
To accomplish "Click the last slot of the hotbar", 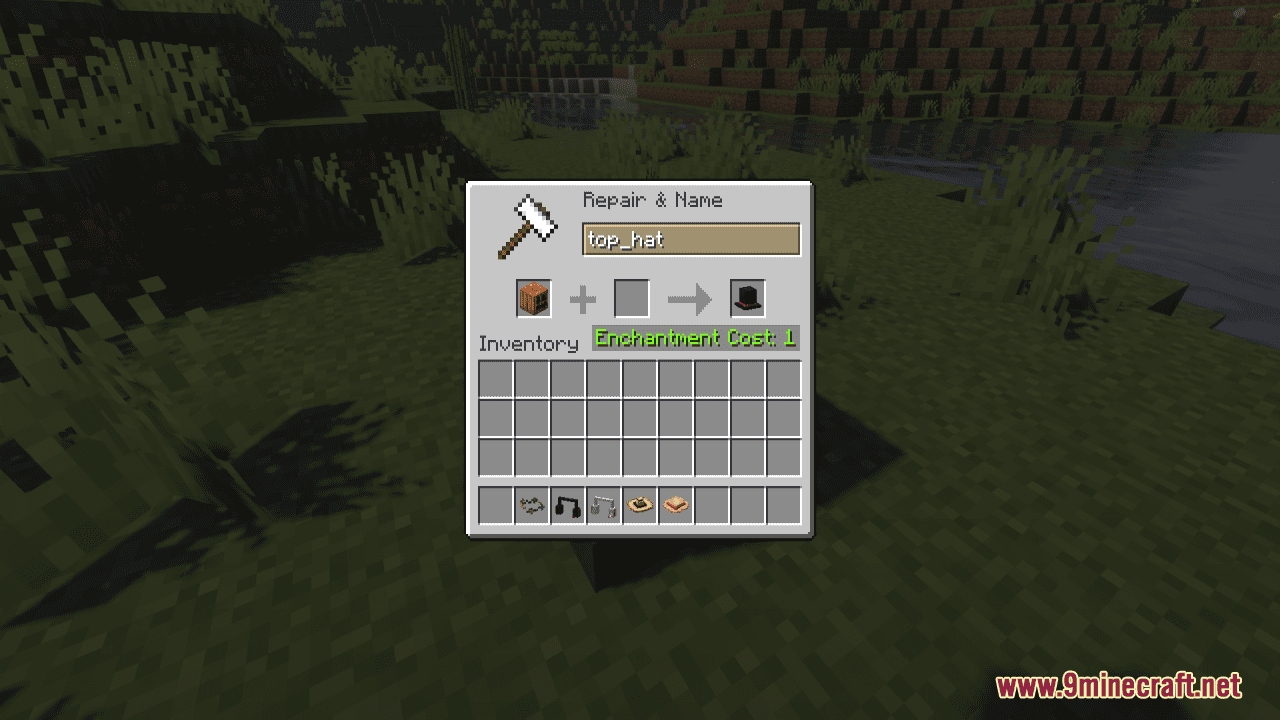I will pyautogui.click(x=783, y=505).
